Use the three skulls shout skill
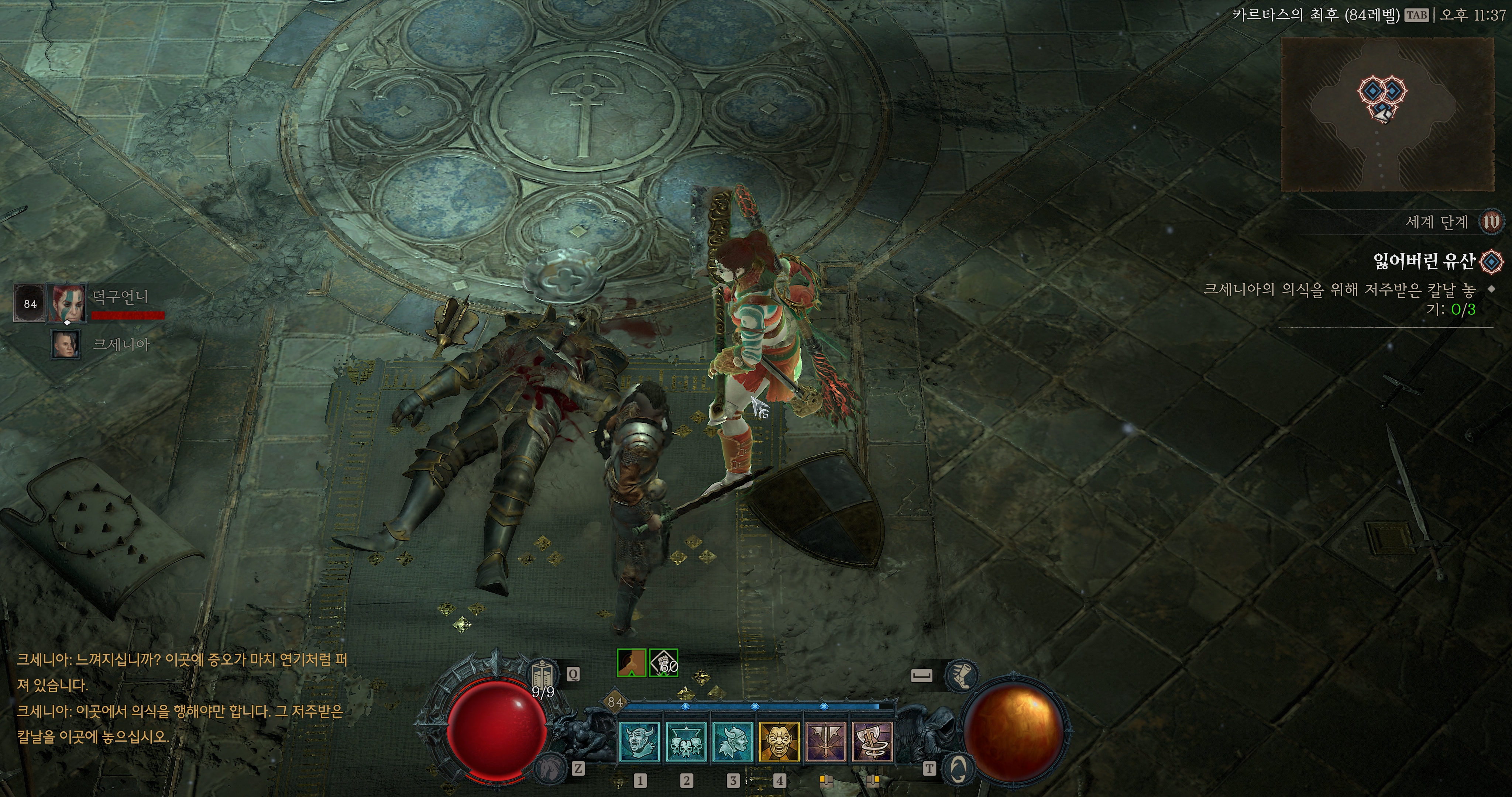Viewport: 1512px width, 797px height. click(685, 742)
